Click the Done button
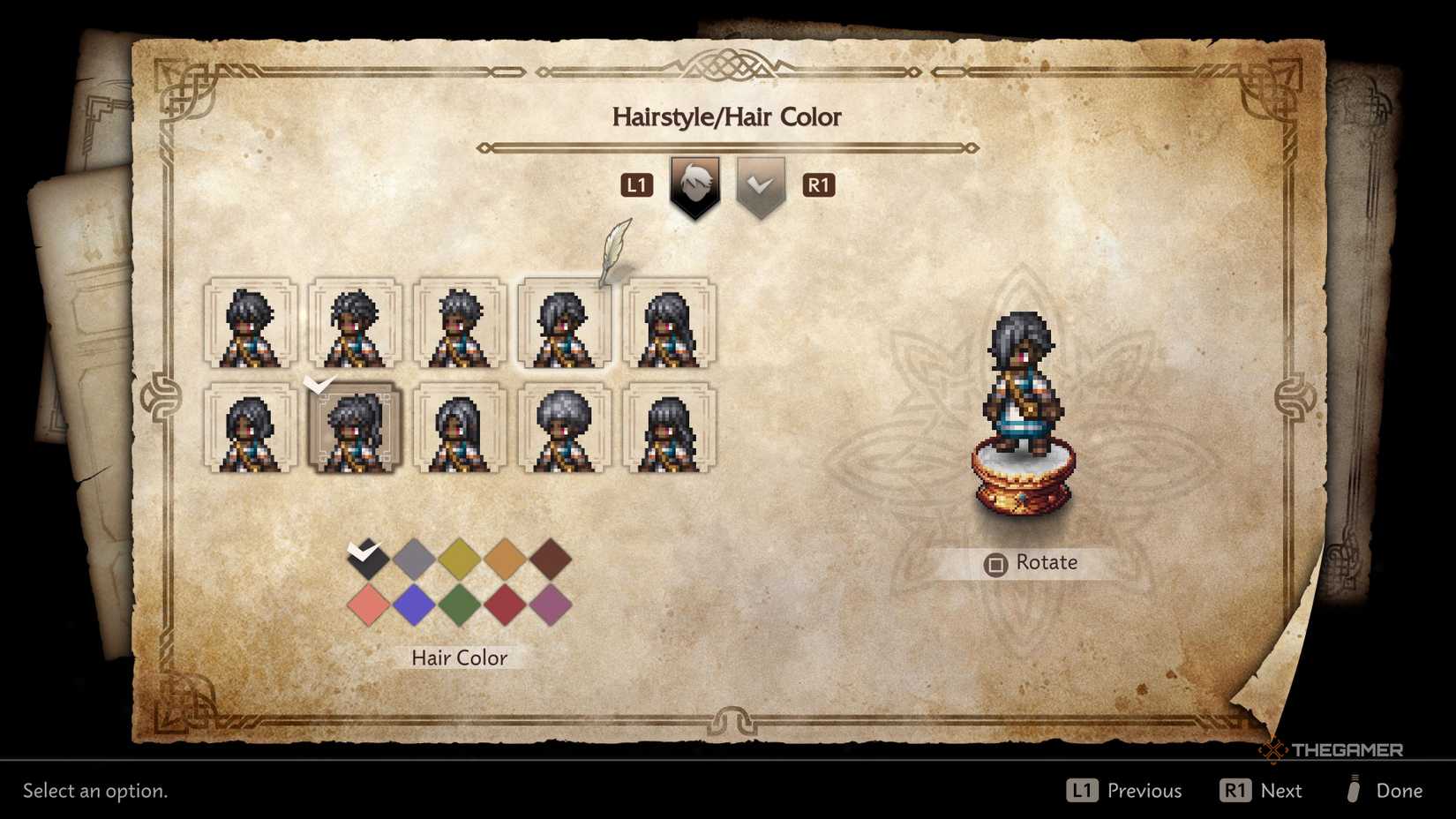Image resolution: width=1456 pixels, height=819 pixels. coord(1397,790)
